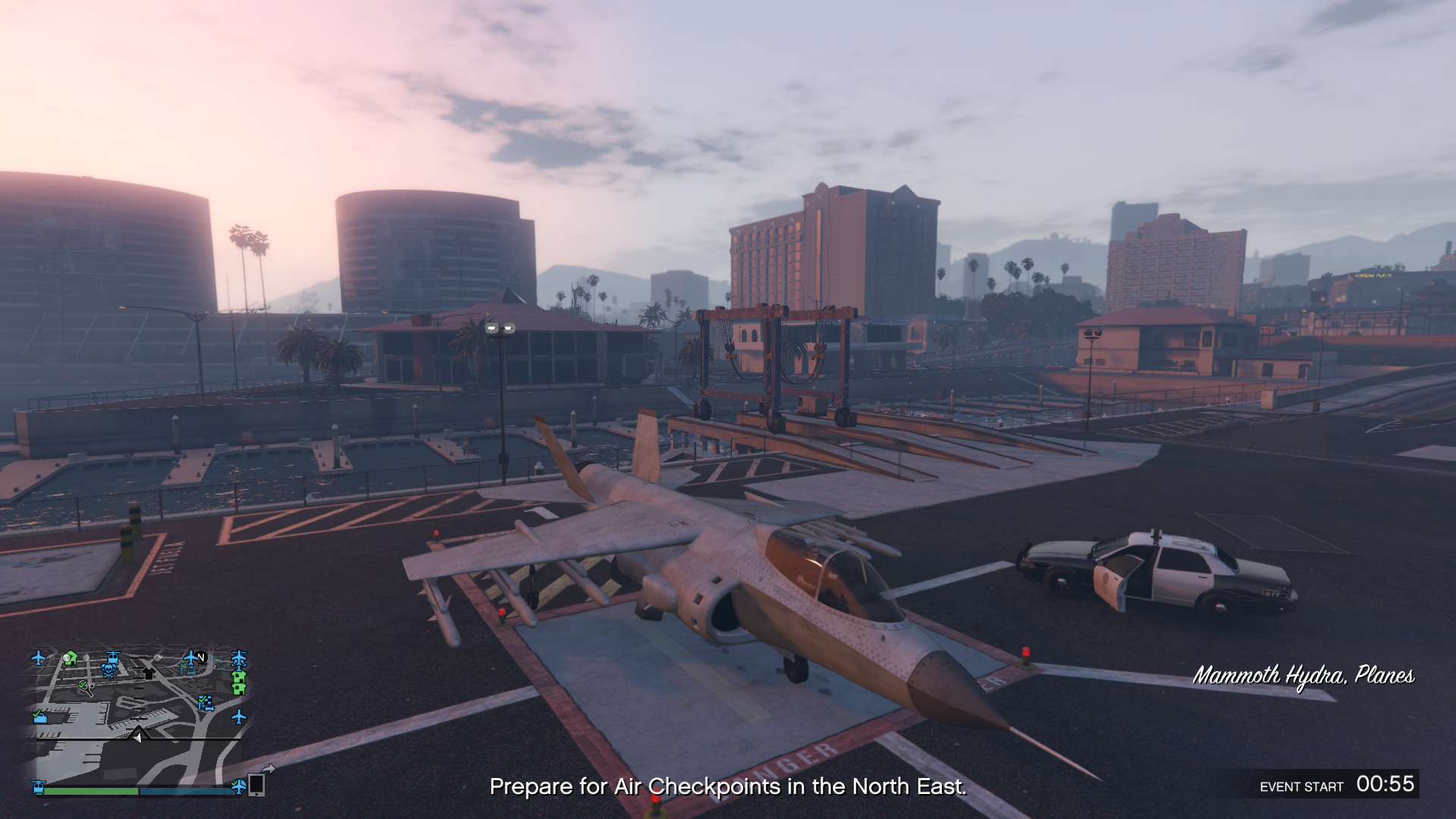Select the tennis racket blip with checkmark

coord(85,687)
